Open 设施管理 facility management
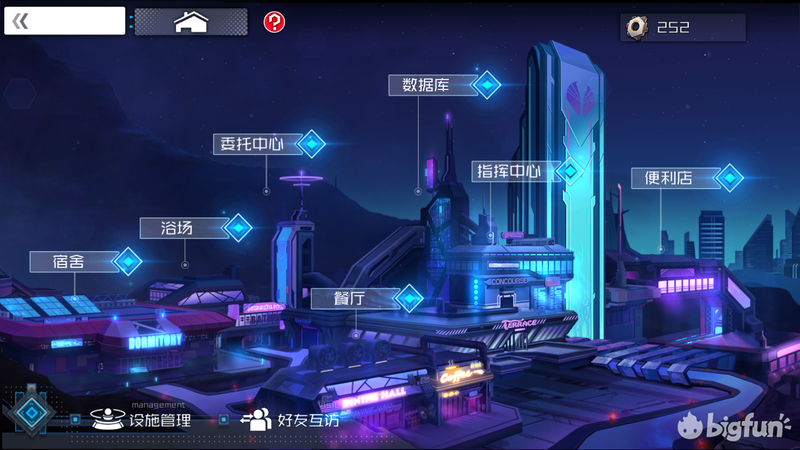The image size is (800, 450). click(x=142, y=420)
